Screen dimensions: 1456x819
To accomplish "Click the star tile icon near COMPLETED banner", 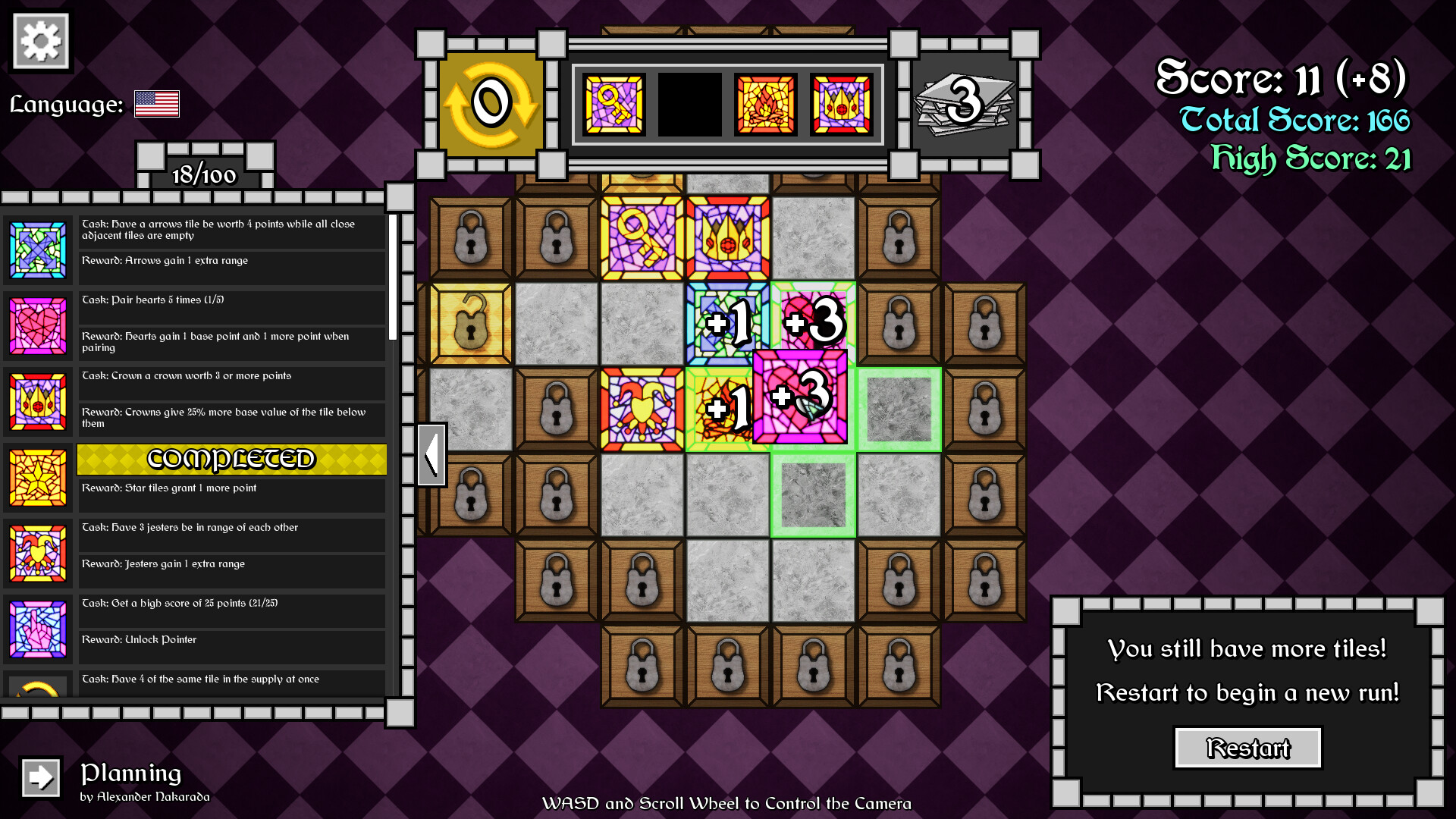I will click(38, 478).
